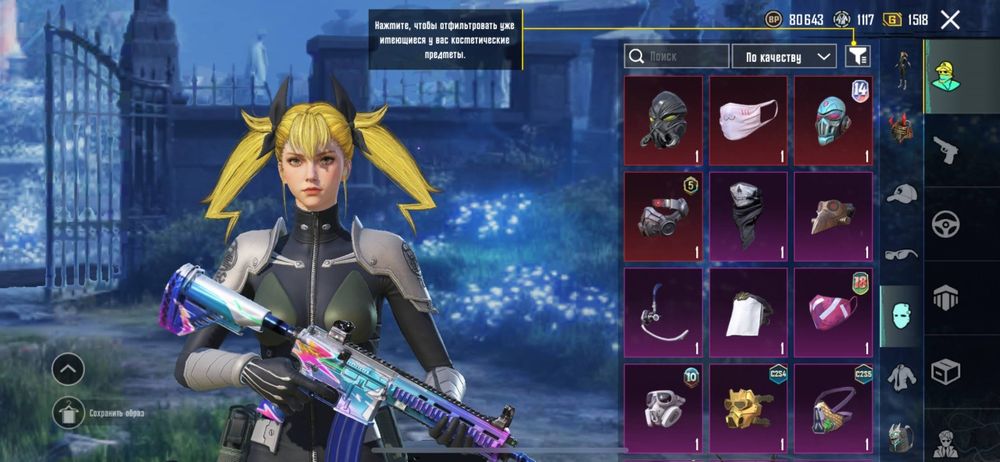Click the Сохранить образ hanger button
Viewport: 1000px width, 462px height.
(68, 411)
